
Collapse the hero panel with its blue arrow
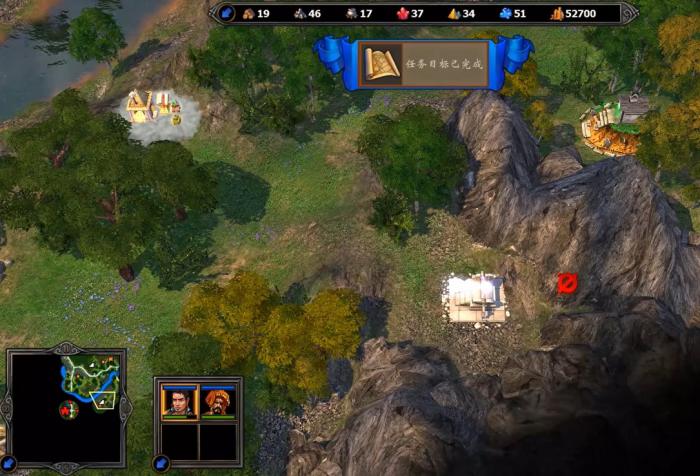(160, 463)
